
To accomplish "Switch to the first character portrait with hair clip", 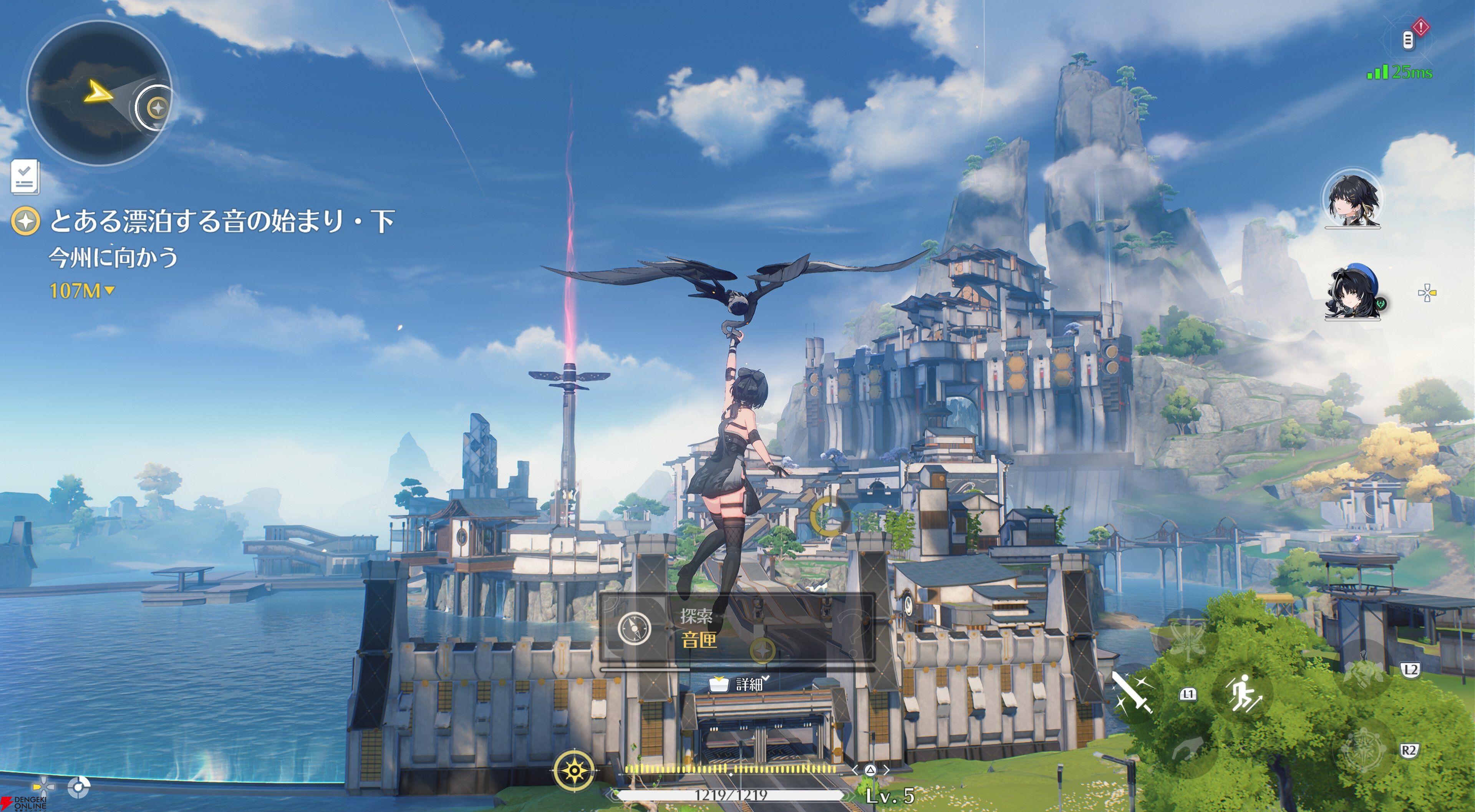I will (x=1352, y=199).
